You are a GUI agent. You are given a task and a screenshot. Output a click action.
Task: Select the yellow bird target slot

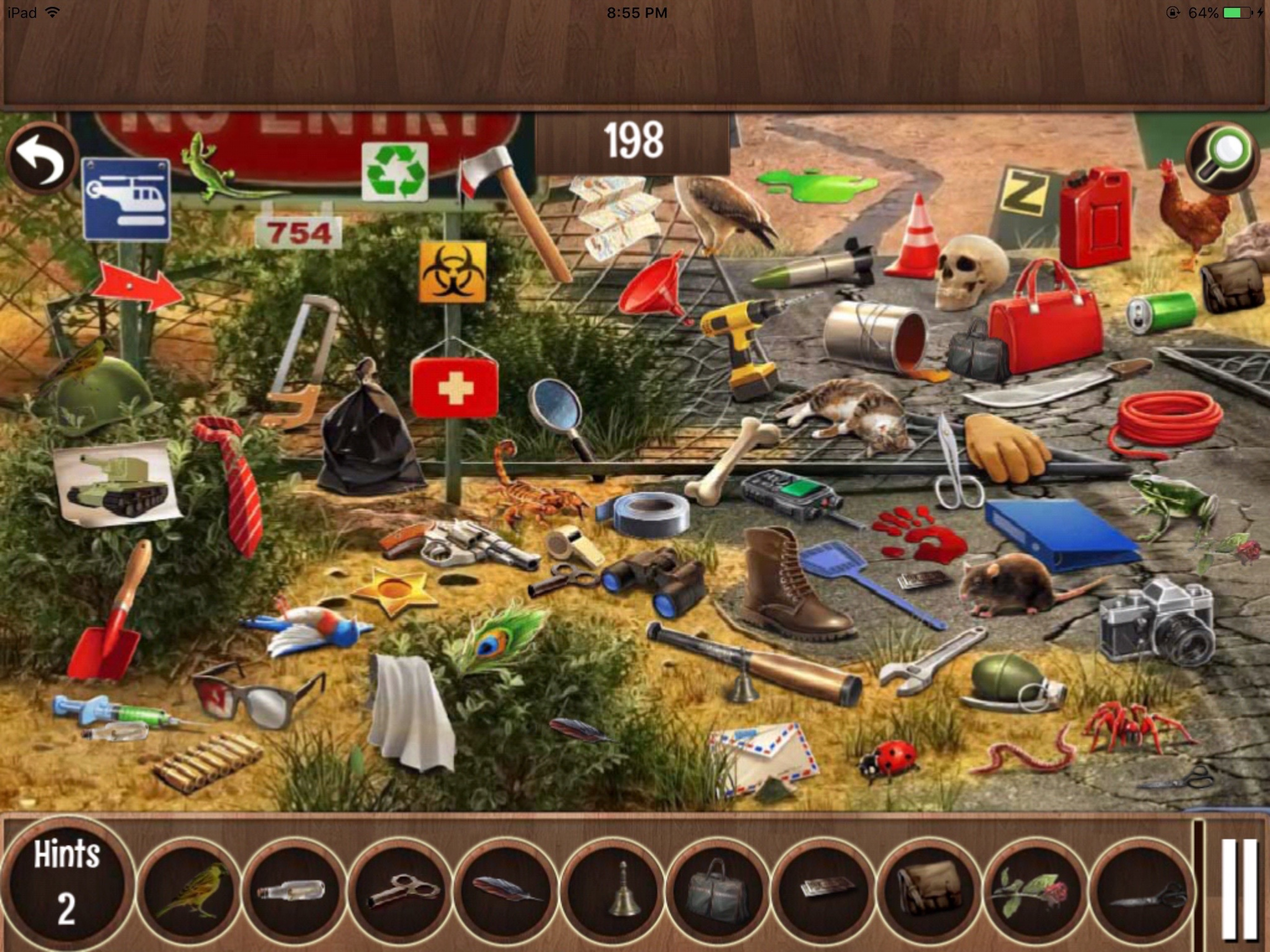pos(190,891)
